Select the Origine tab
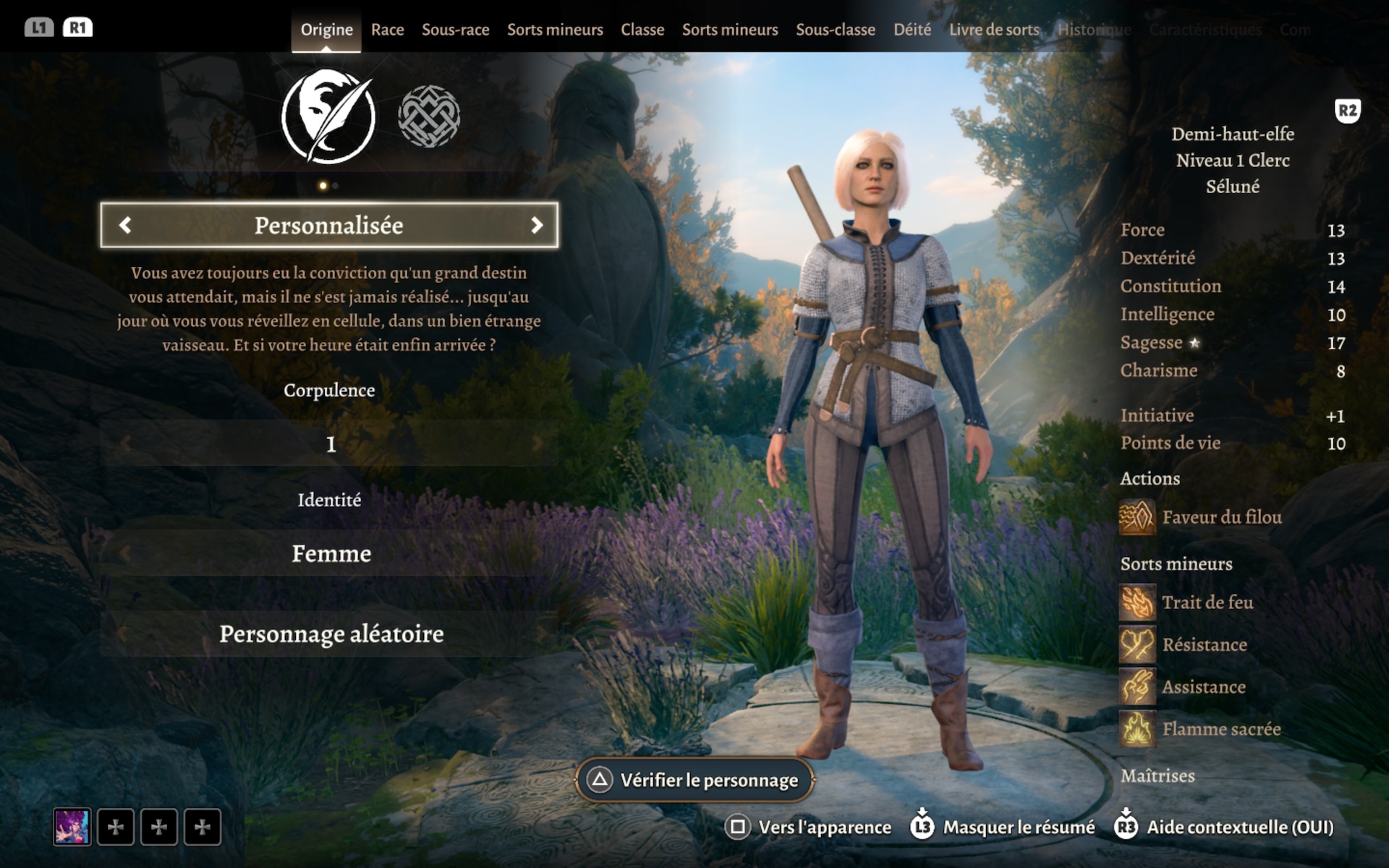The image size is (1389, 868). pos(326,30)
